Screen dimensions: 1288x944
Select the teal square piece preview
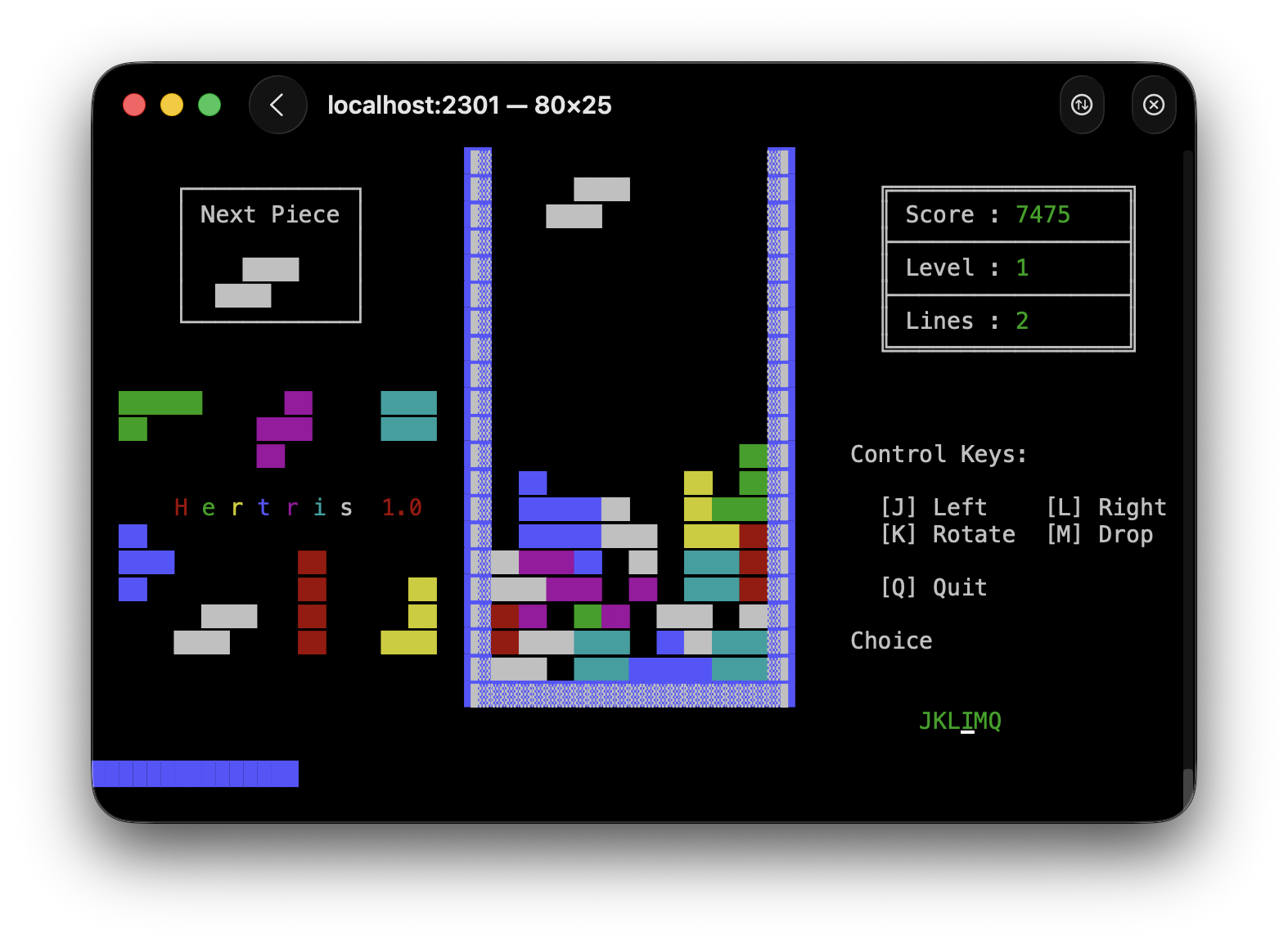coord(408,416)
